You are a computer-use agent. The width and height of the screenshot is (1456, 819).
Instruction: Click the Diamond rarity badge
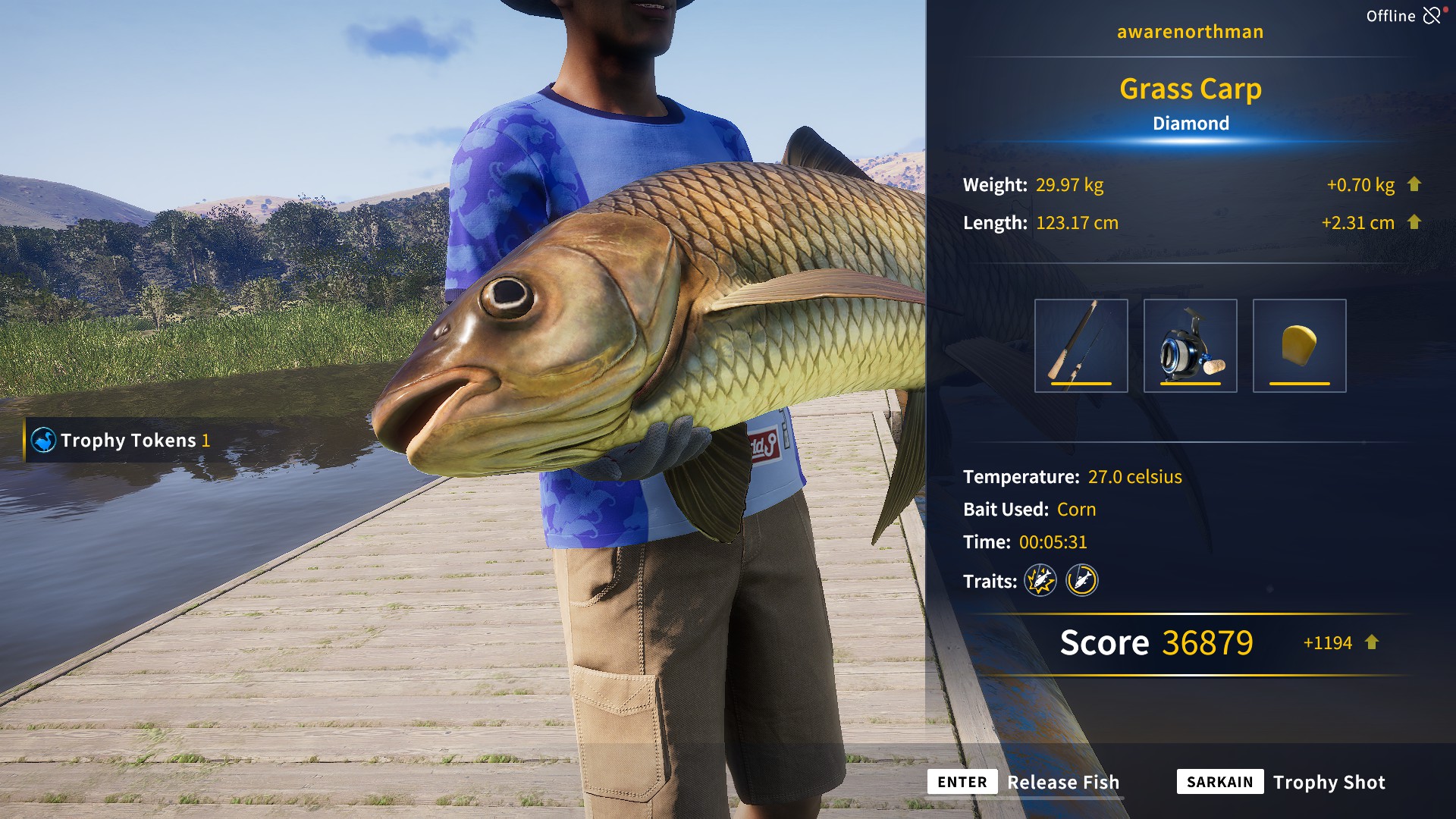pos(1191,122)
